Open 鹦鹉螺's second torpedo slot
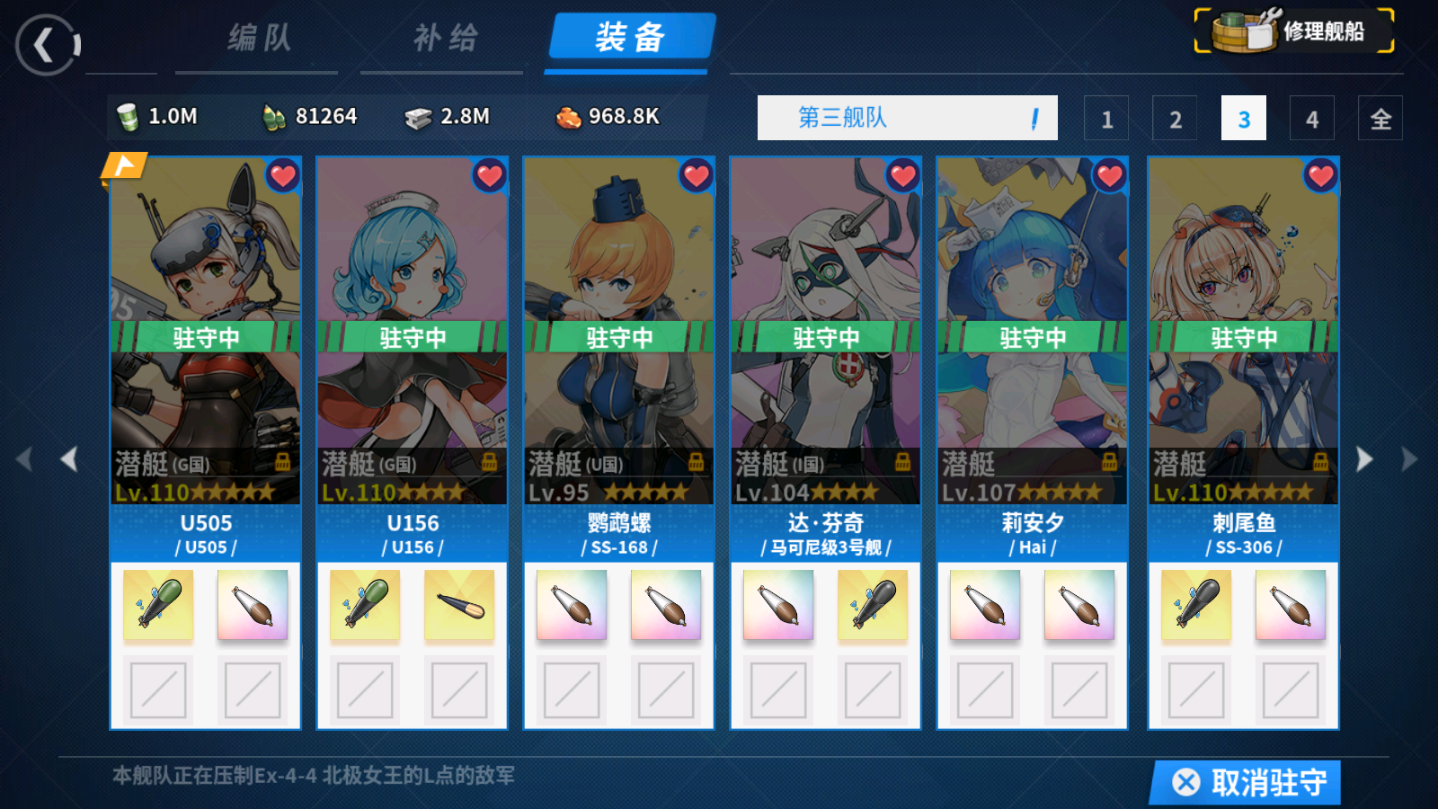 click(x=664, y=604)
